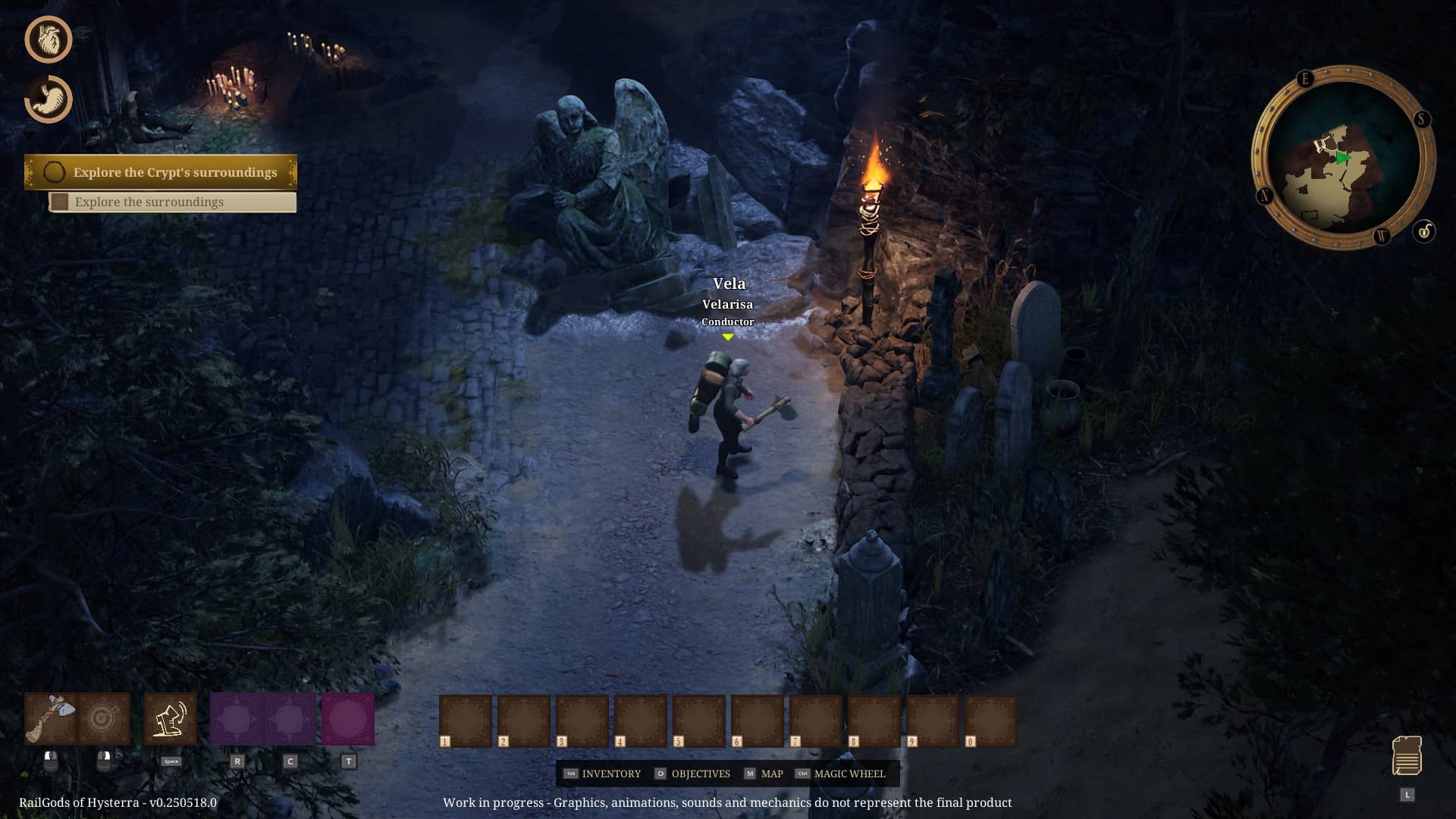
Task: Toggle the minimap rotation lock
Action: point(1423,231)
